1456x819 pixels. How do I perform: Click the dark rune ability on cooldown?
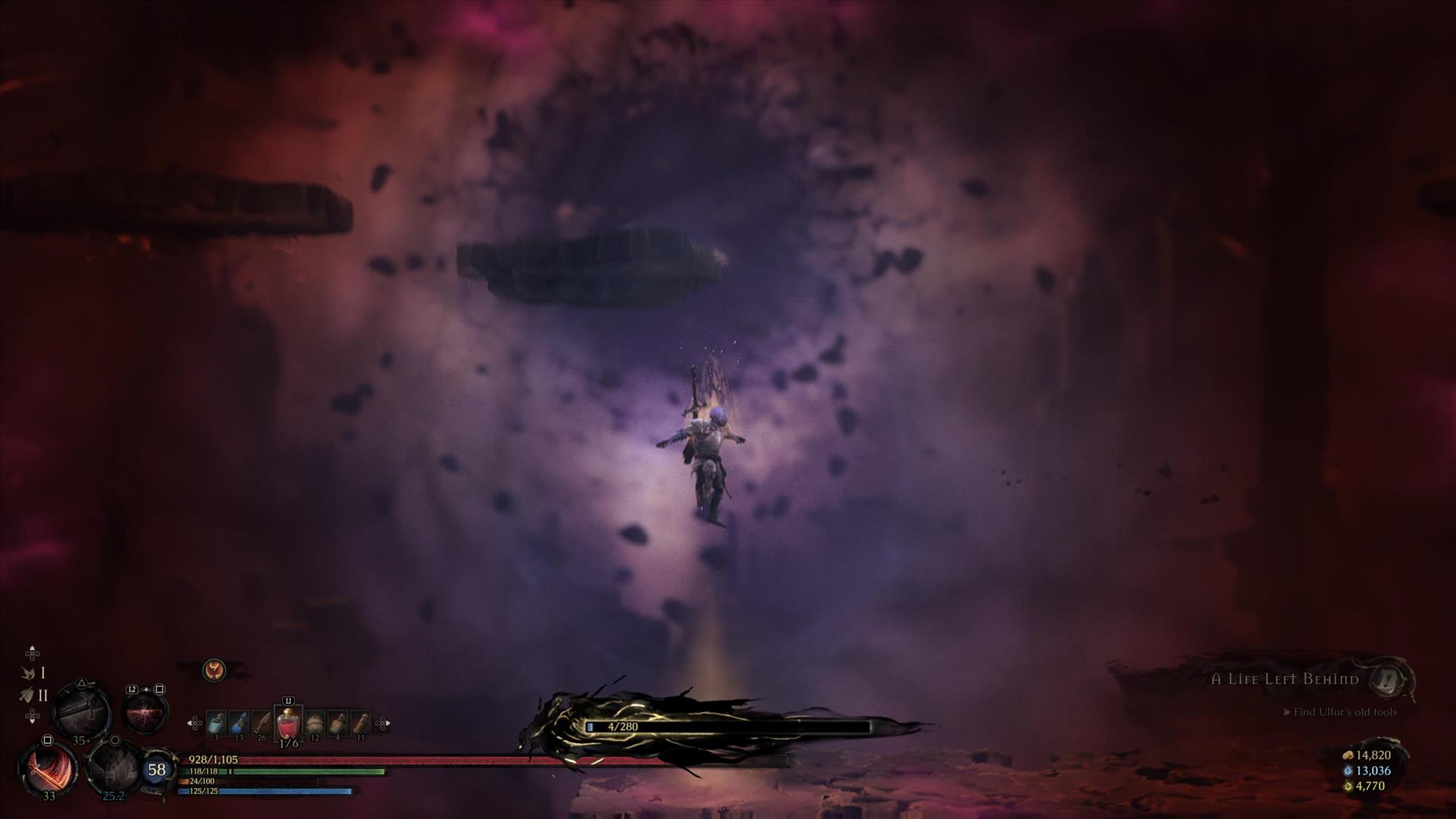pyautogui.click(x=113, y=767)
